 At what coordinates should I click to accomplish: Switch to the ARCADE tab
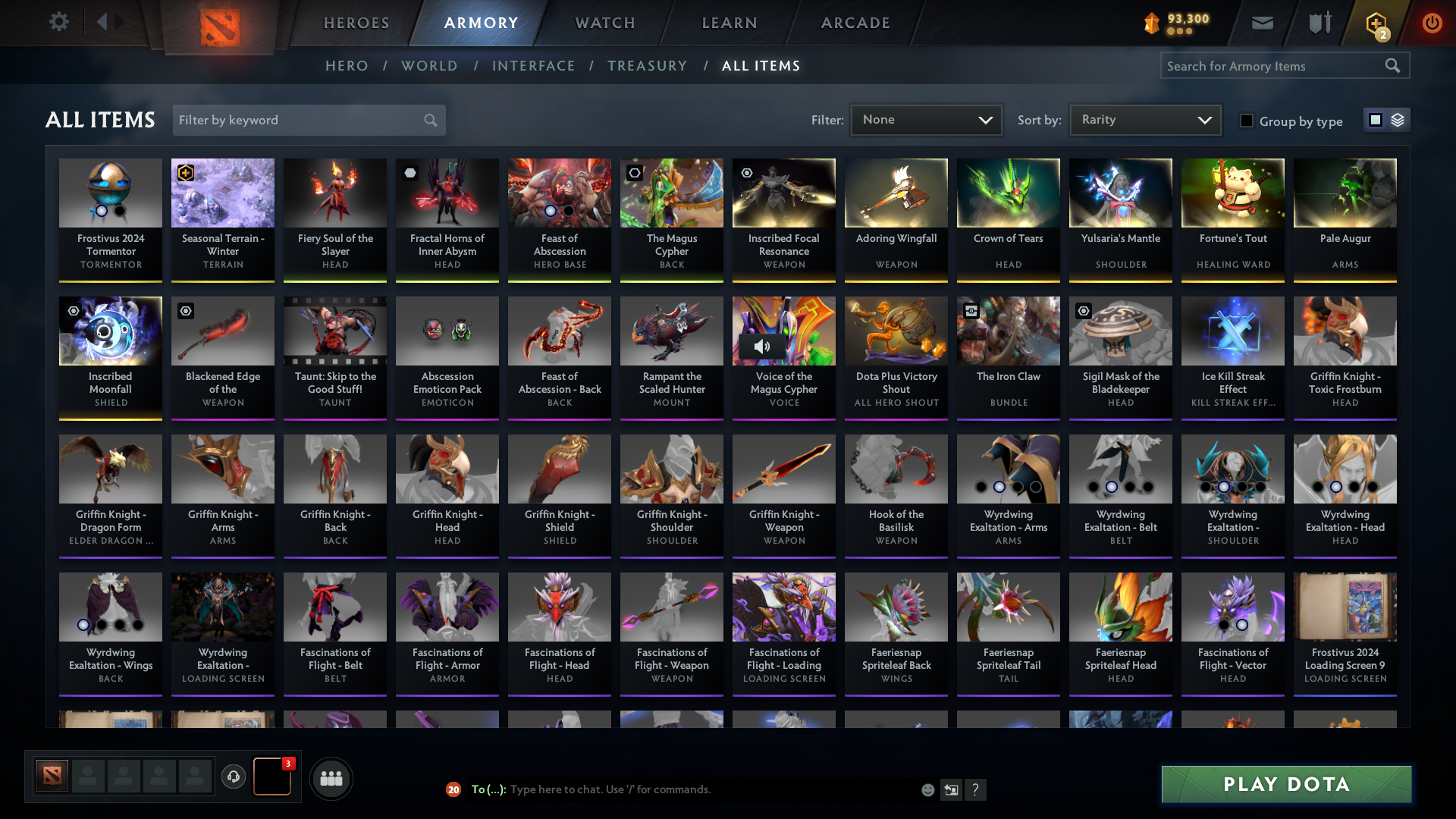[855, 23]
